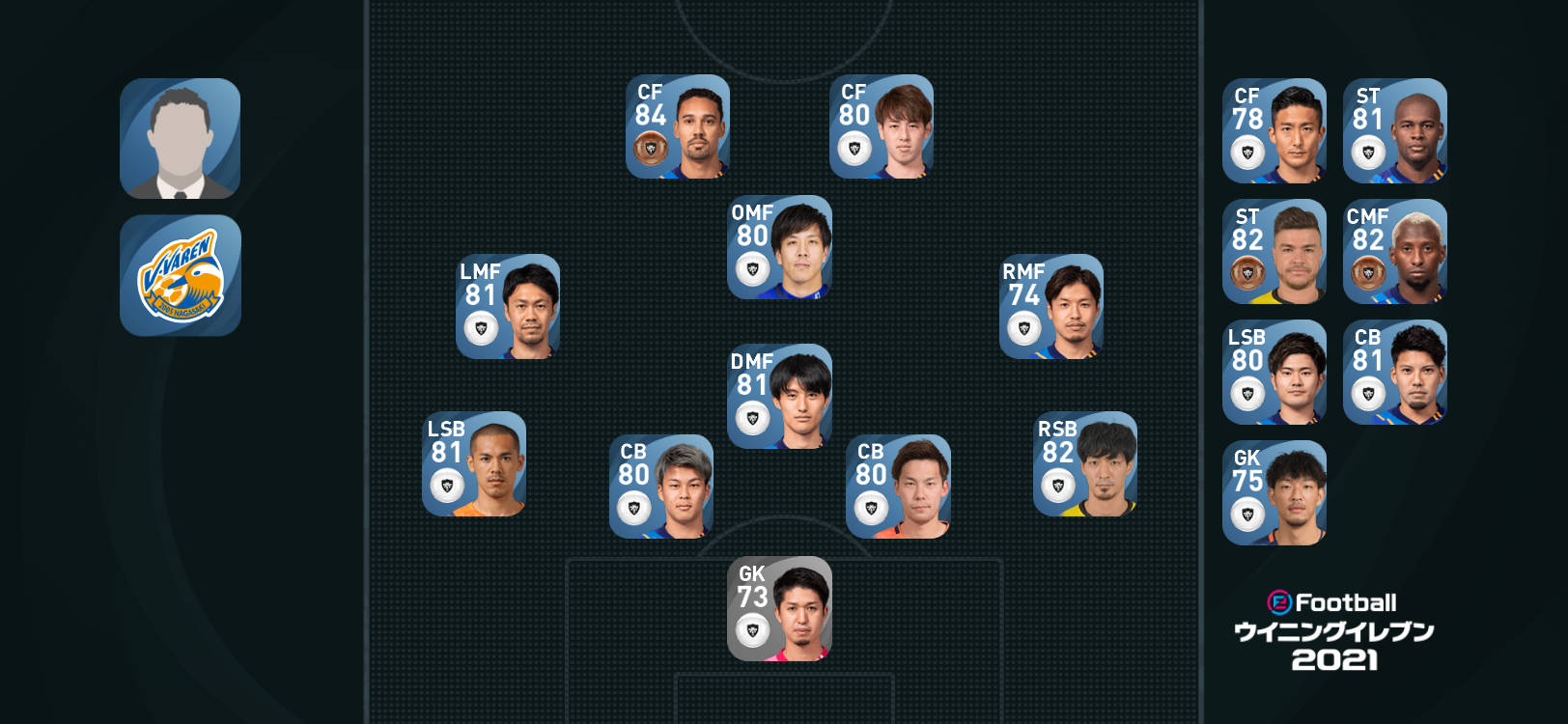This screenshot has height=724, width=1568.
Task: Select substitute ST 81 card
Action: (x=1395, y=130)
